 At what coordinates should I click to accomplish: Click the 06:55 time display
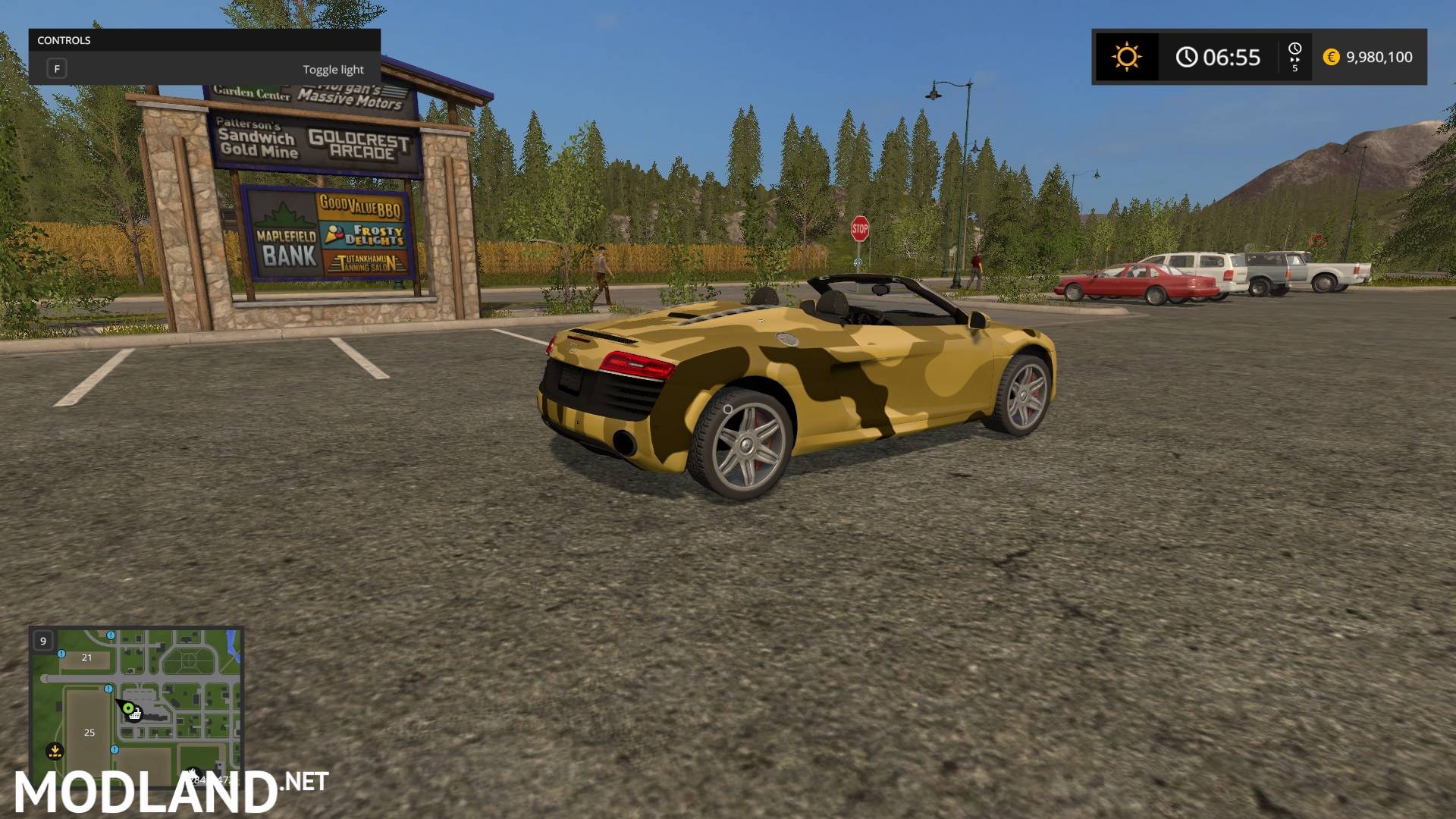click(1232, 57)
